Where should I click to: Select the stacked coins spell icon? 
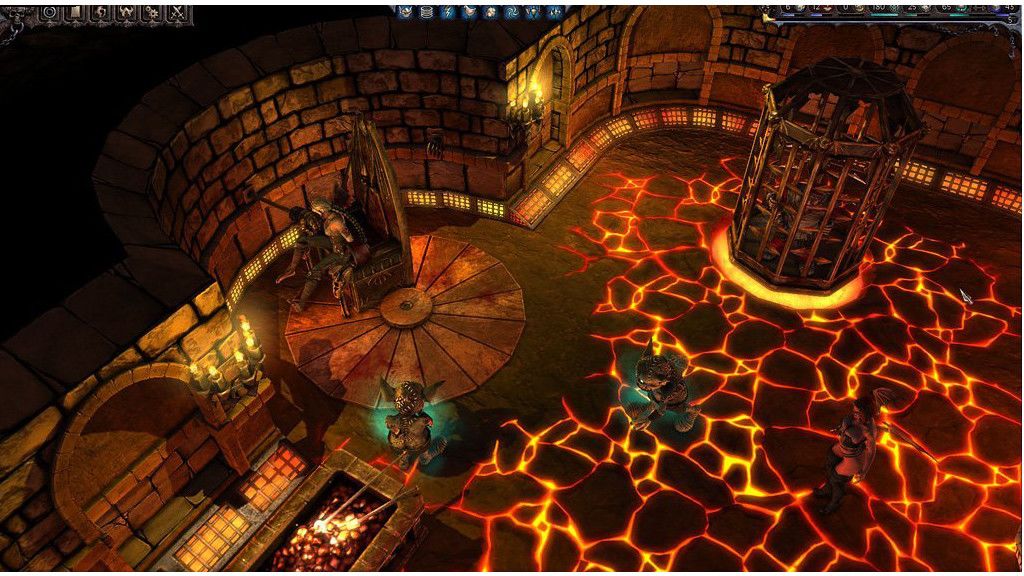click(x=427, y=12)
